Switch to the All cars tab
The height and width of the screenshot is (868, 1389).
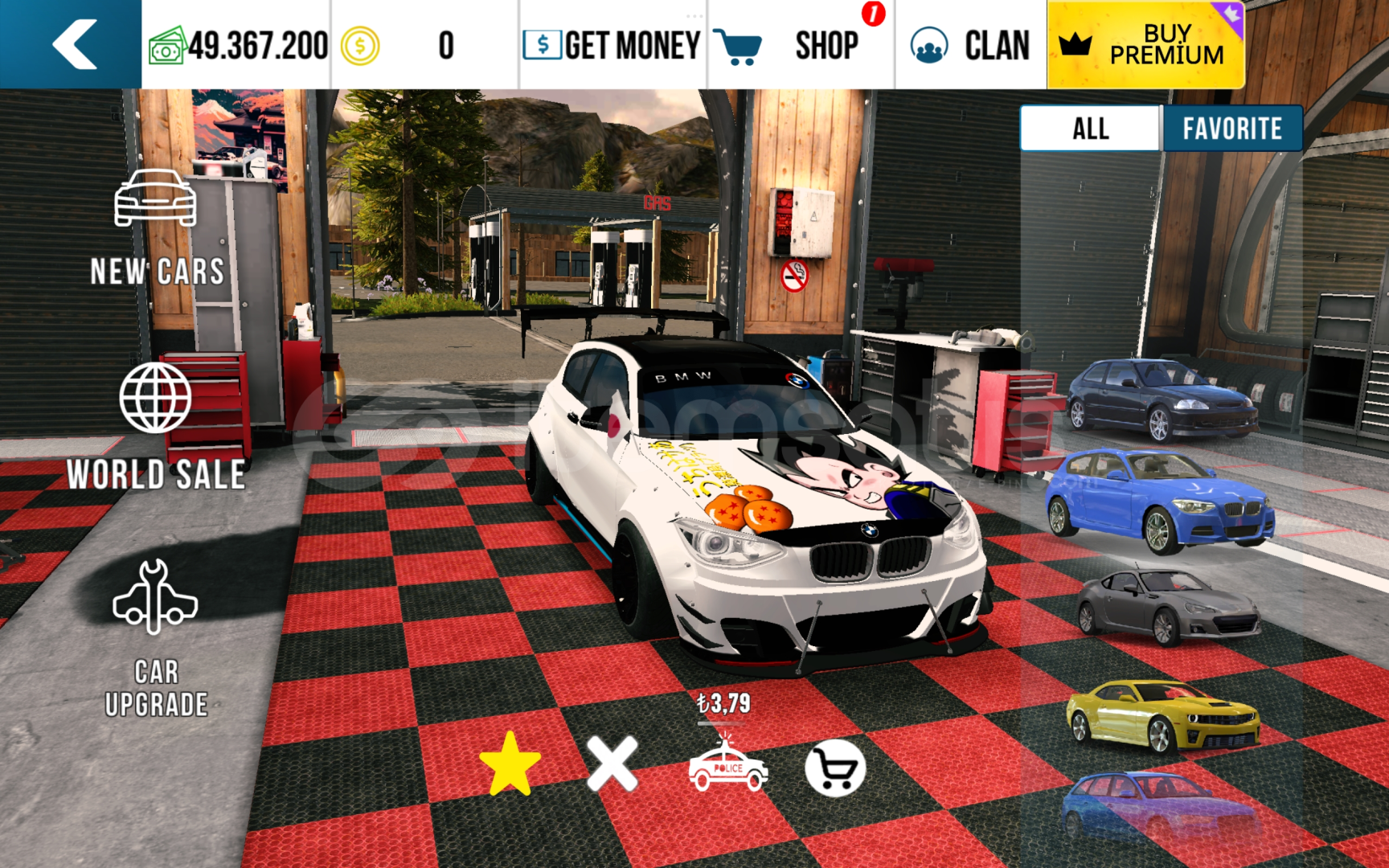point(1091,129)
